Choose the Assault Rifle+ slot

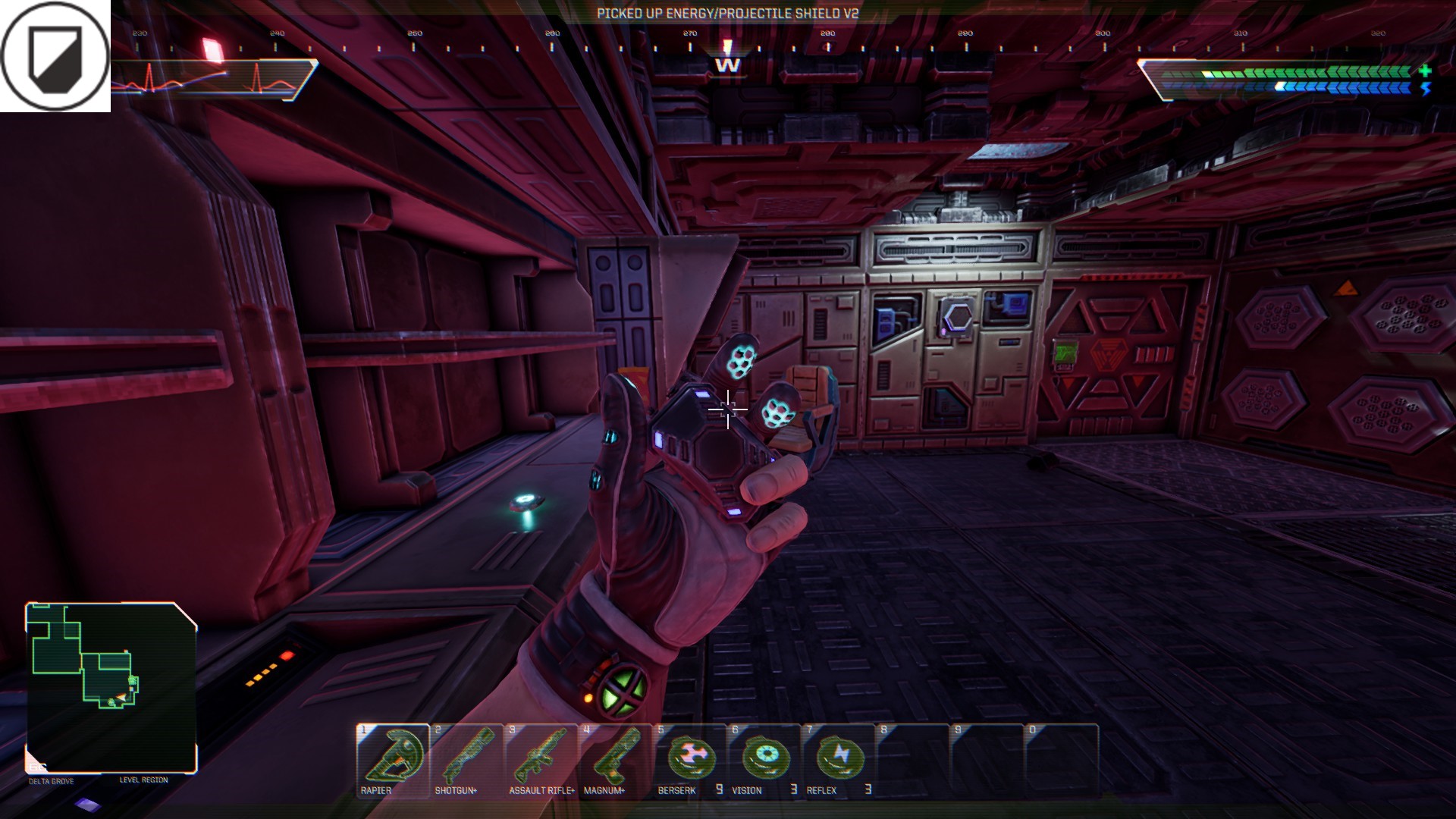click(541, 760)
